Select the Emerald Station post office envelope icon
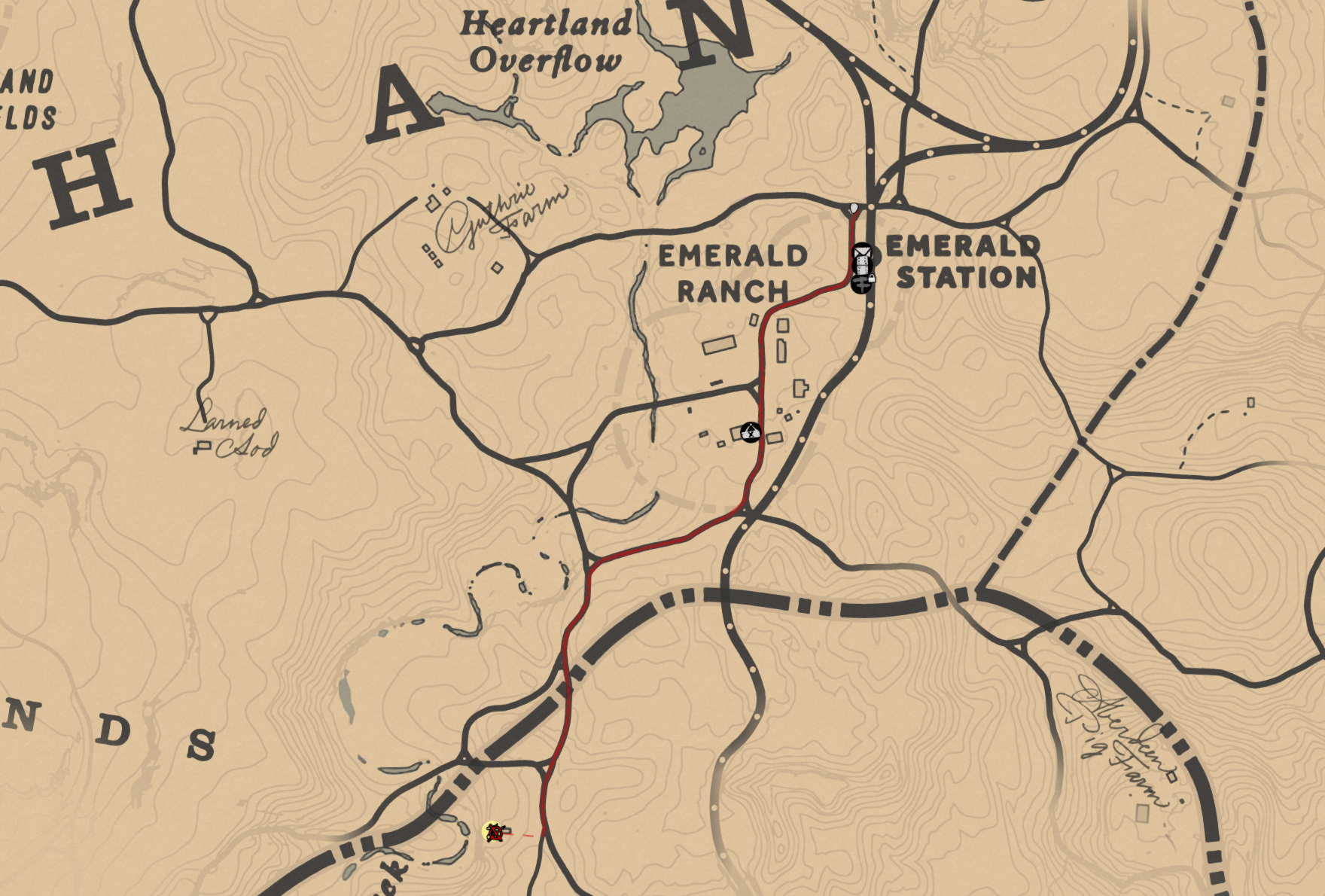The image size is (1325, 896). tap(862, 251)
